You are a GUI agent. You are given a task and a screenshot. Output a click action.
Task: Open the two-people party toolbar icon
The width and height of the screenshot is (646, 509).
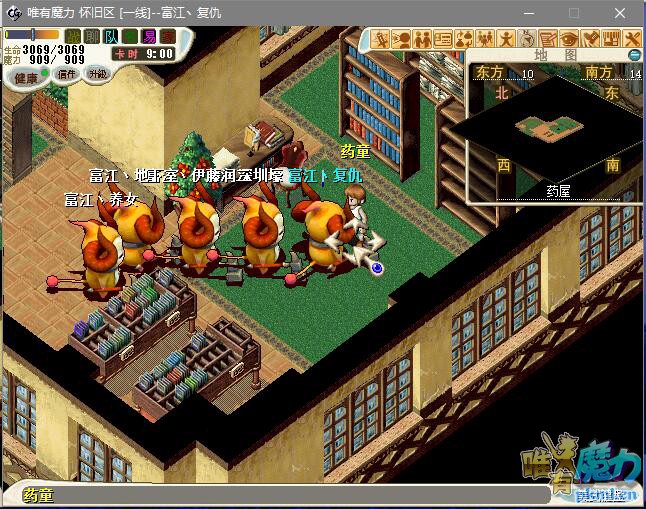[x=422, y=39]
